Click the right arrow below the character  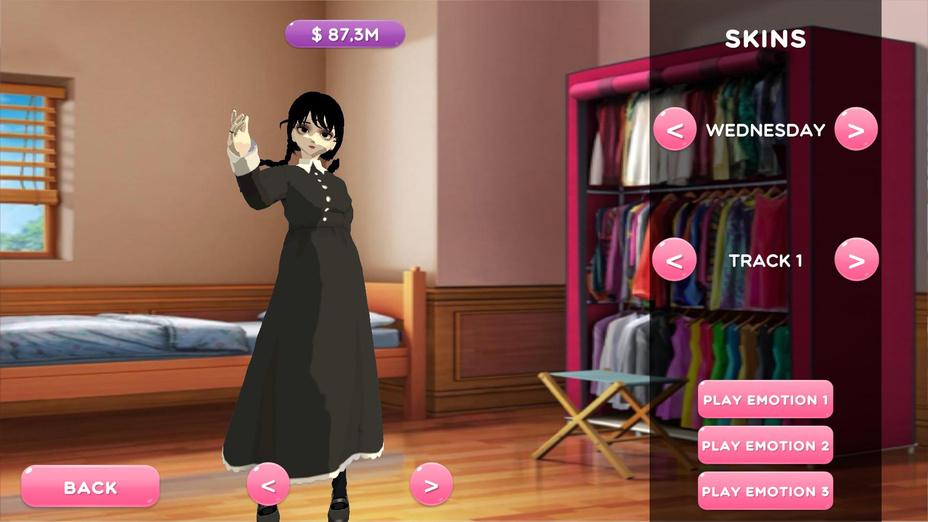(431, 486)
